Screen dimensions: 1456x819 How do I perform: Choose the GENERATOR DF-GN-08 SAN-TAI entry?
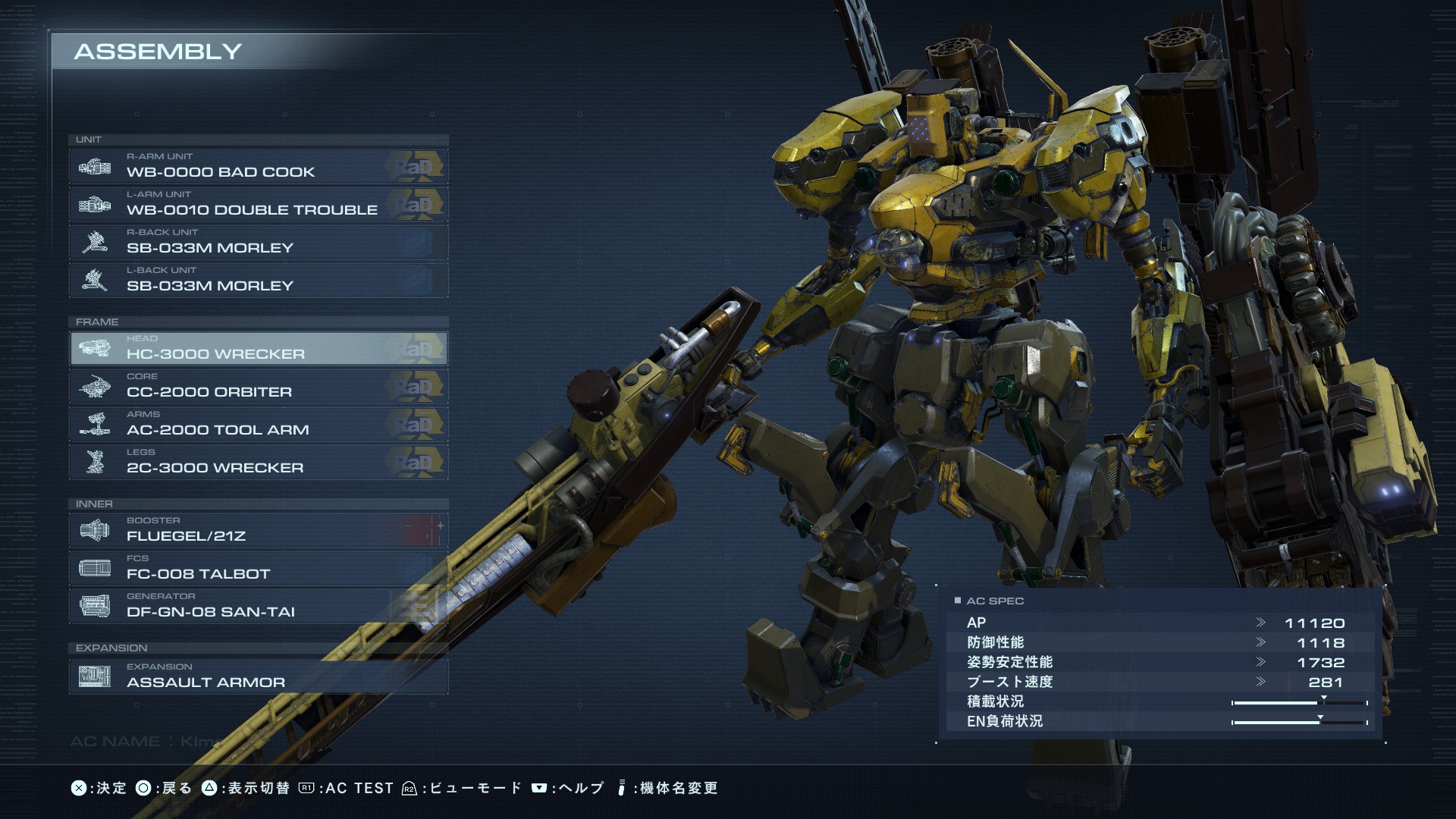tap(258, 606)
